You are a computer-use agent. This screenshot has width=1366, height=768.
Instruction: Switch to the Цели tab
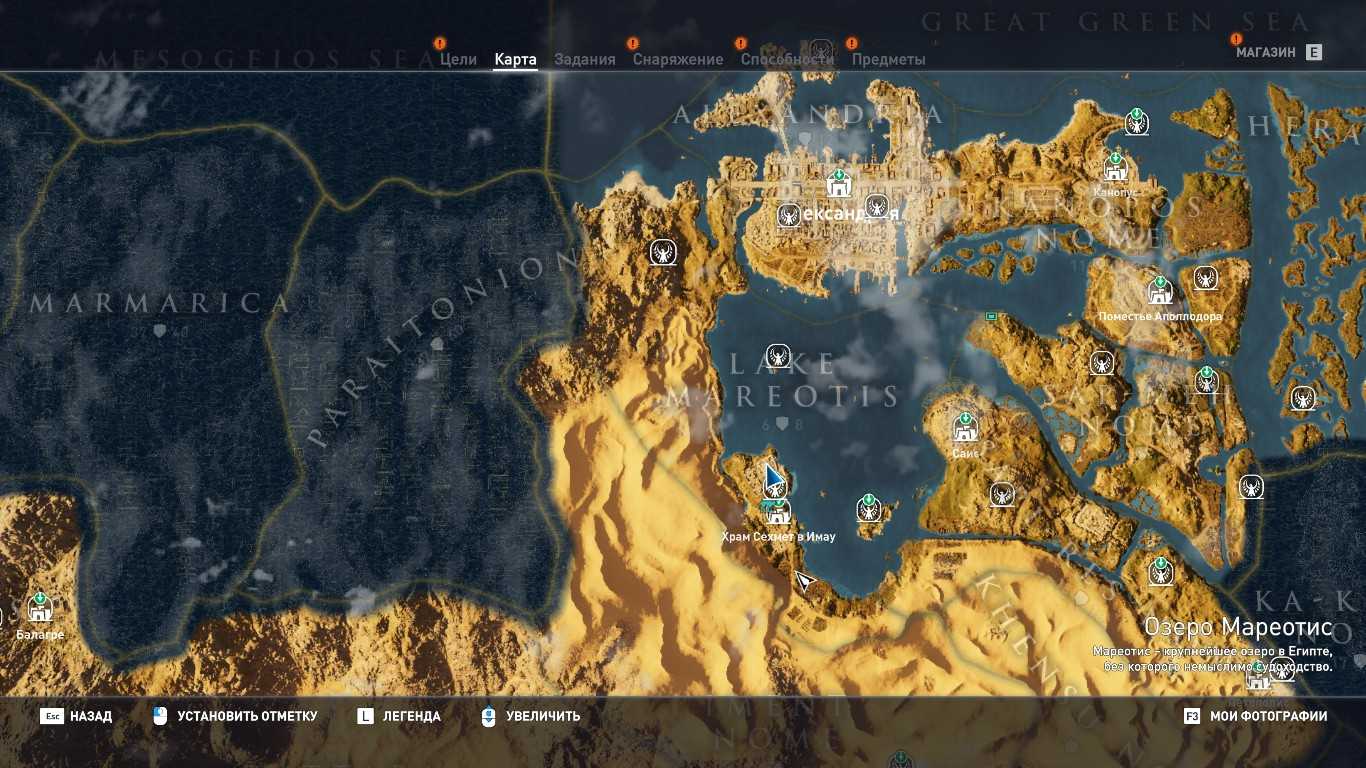(x=458, y=59)
